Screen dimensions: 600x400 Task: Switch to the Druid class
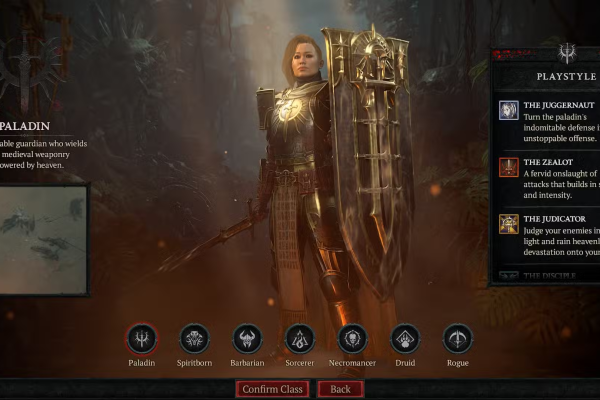coord(405,339)
